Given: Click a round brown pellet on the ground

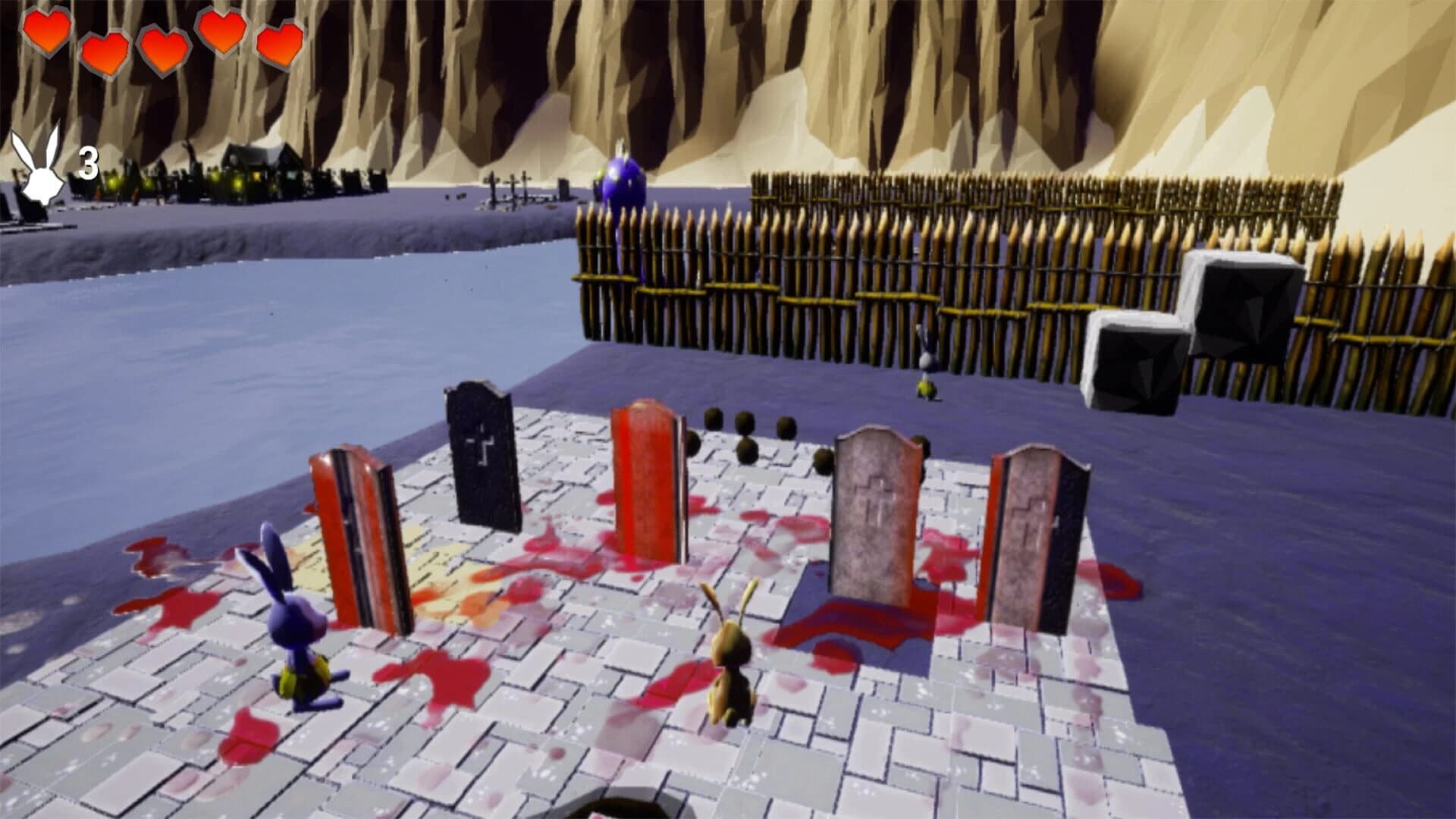Looking at the screenshot, I should pyautogui.click(x=713, y=419).
